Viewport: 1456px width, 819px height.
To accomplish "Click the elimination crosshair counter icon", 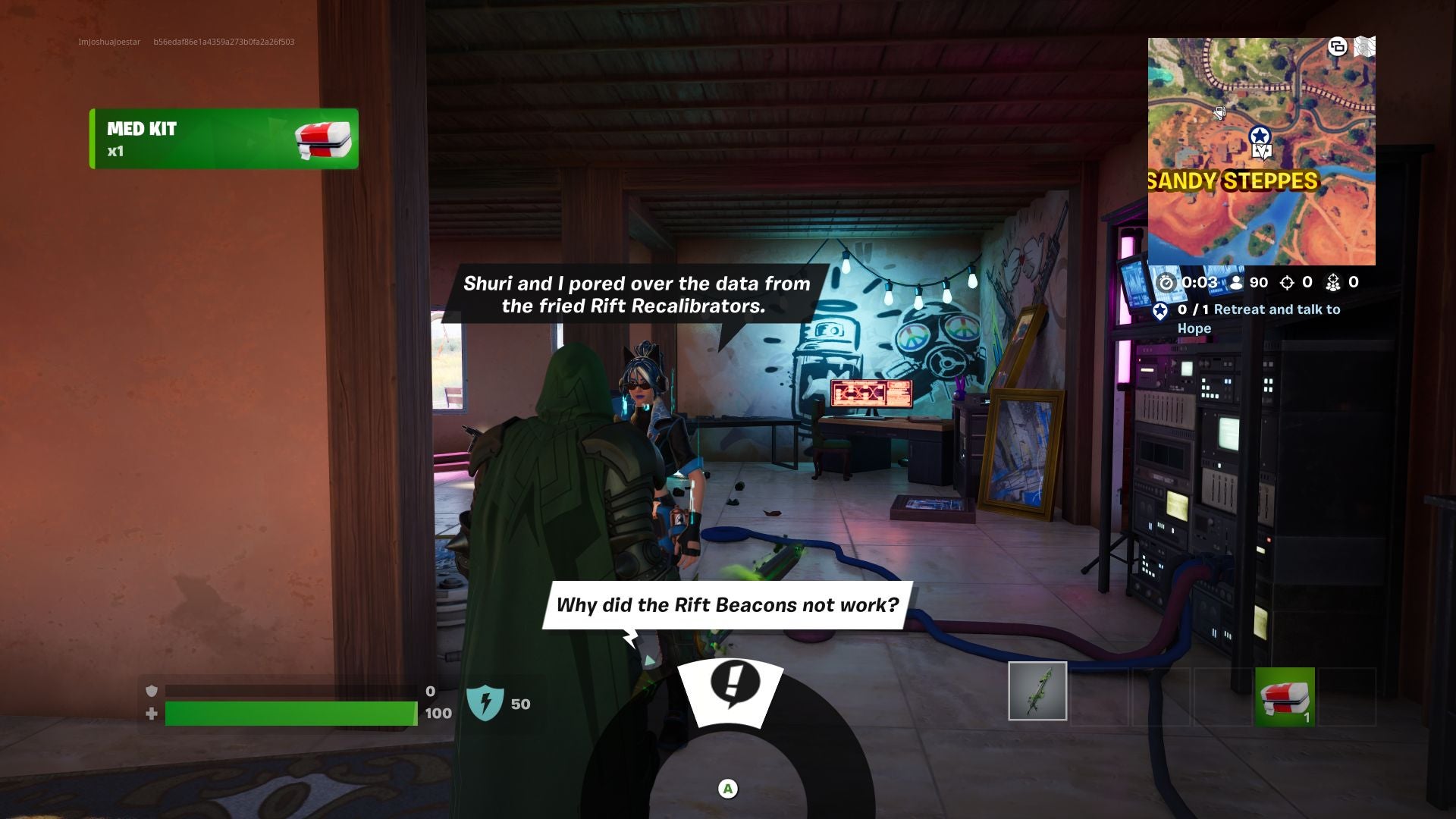I will click(x=1288, y=283).
